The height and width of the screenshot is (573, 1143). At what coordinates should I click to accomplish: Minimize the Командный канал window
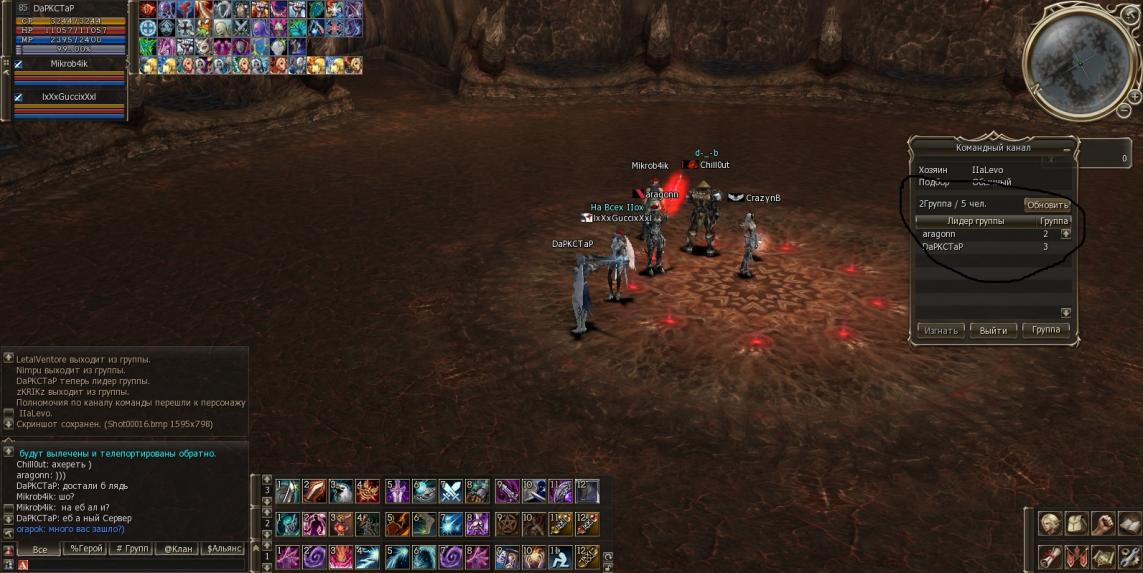[x=1066, y=148]
